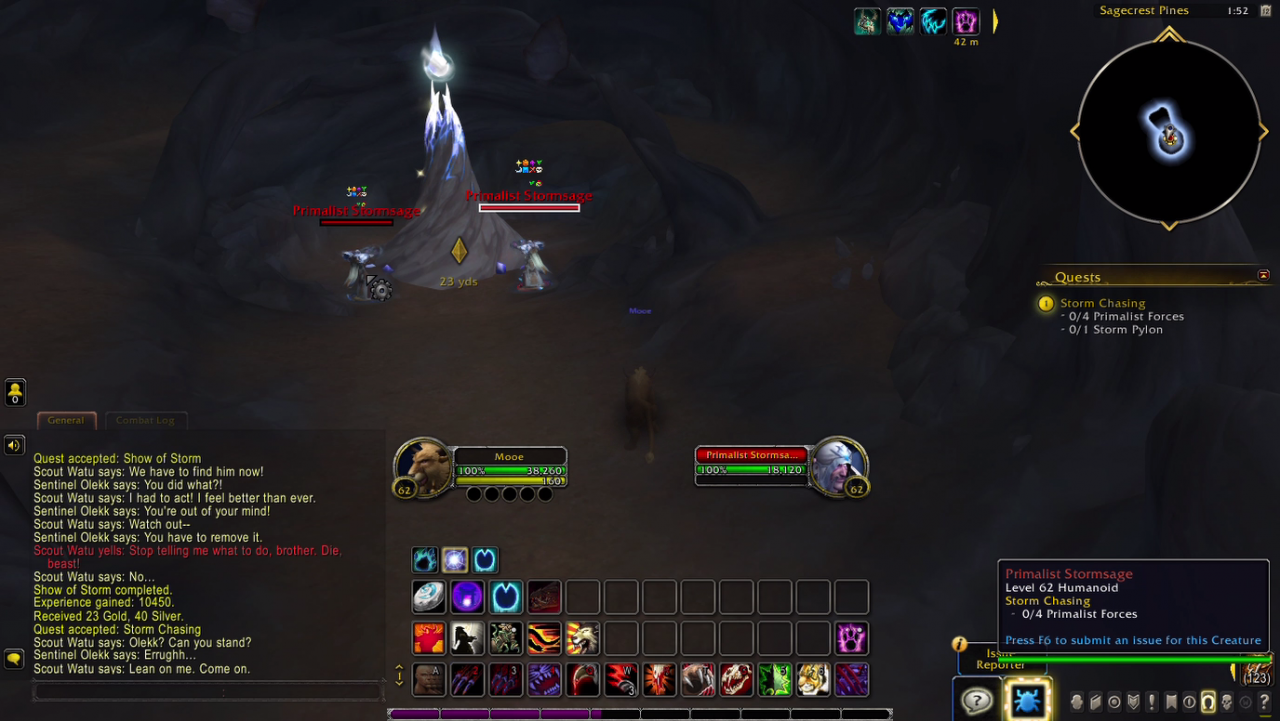
Task: Click the minimap
Action: pos(1168,130)
